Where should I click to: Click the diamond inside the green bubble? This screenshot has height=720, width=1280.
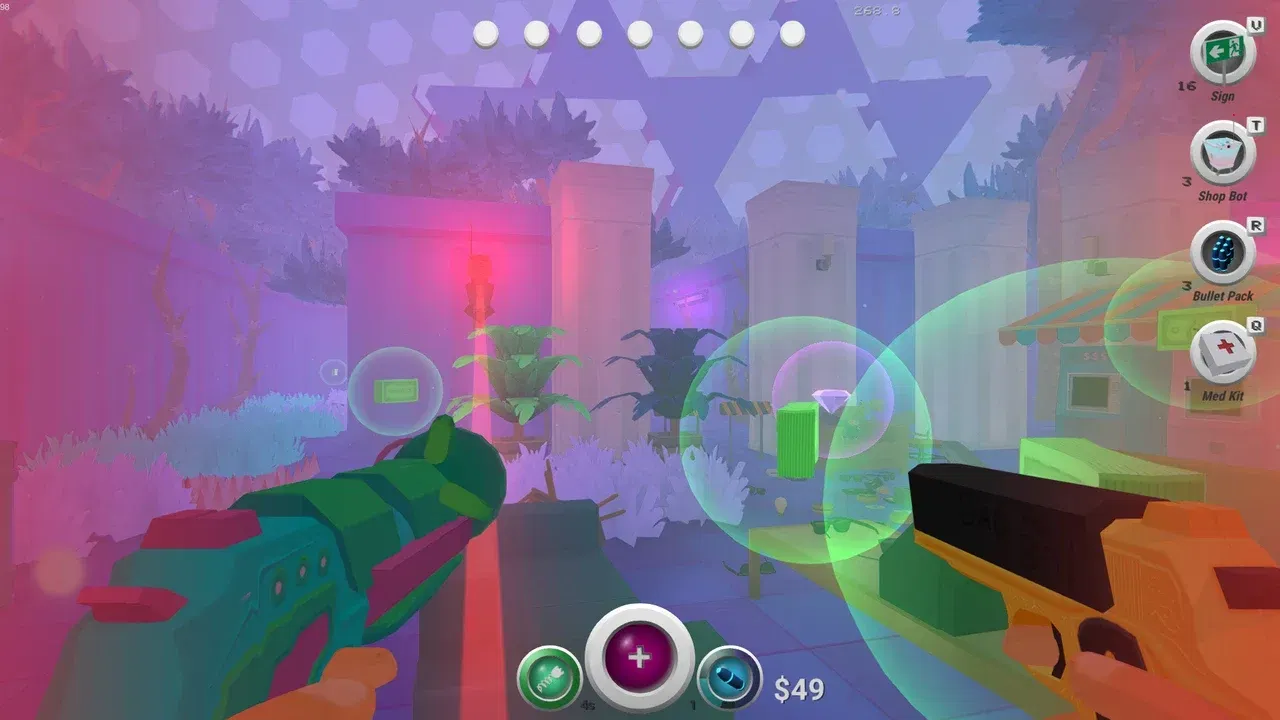point(830,398)
